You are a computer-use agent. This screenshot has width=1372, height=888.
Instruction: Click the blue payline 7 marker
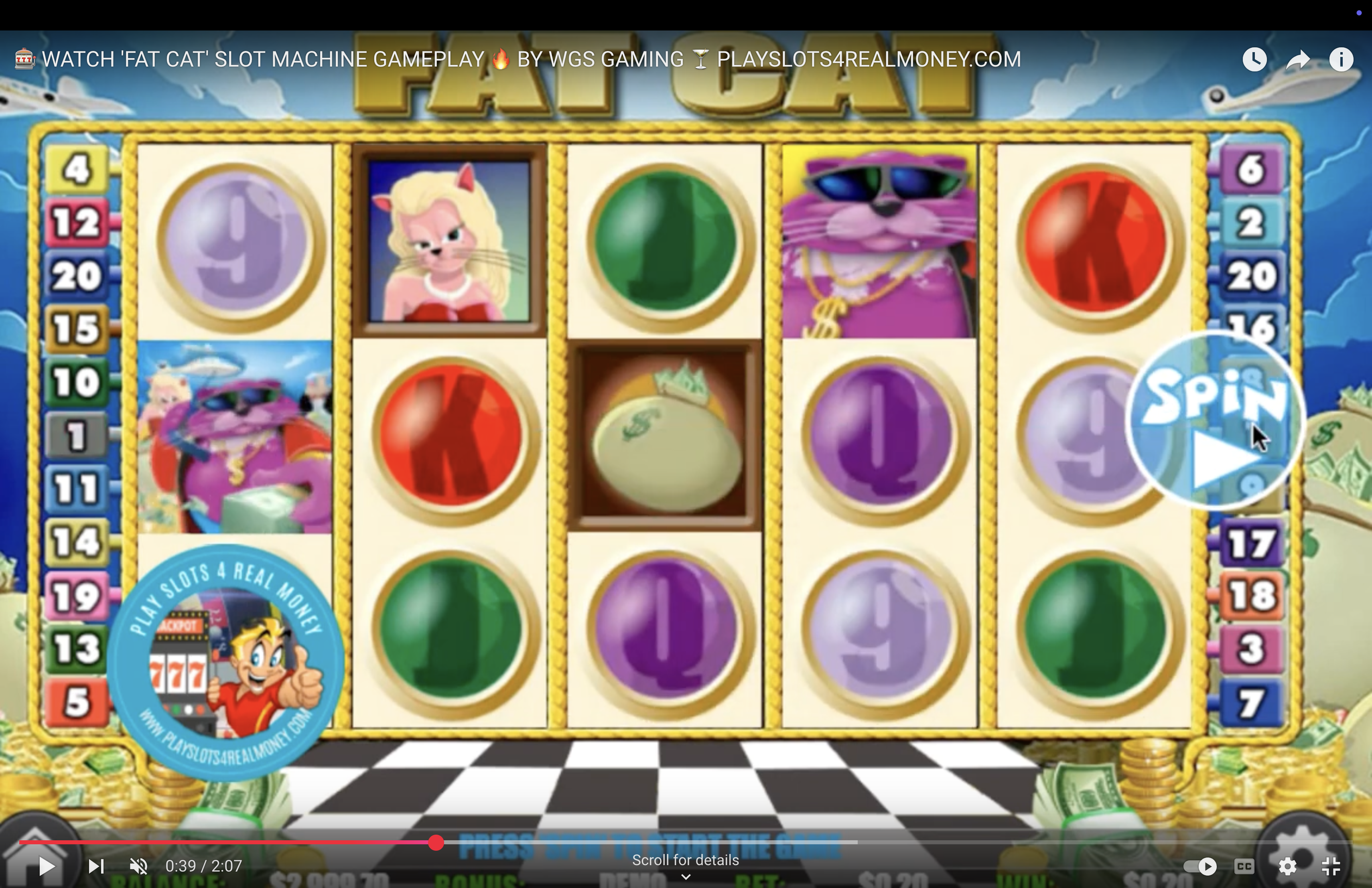click(1250, 702)
